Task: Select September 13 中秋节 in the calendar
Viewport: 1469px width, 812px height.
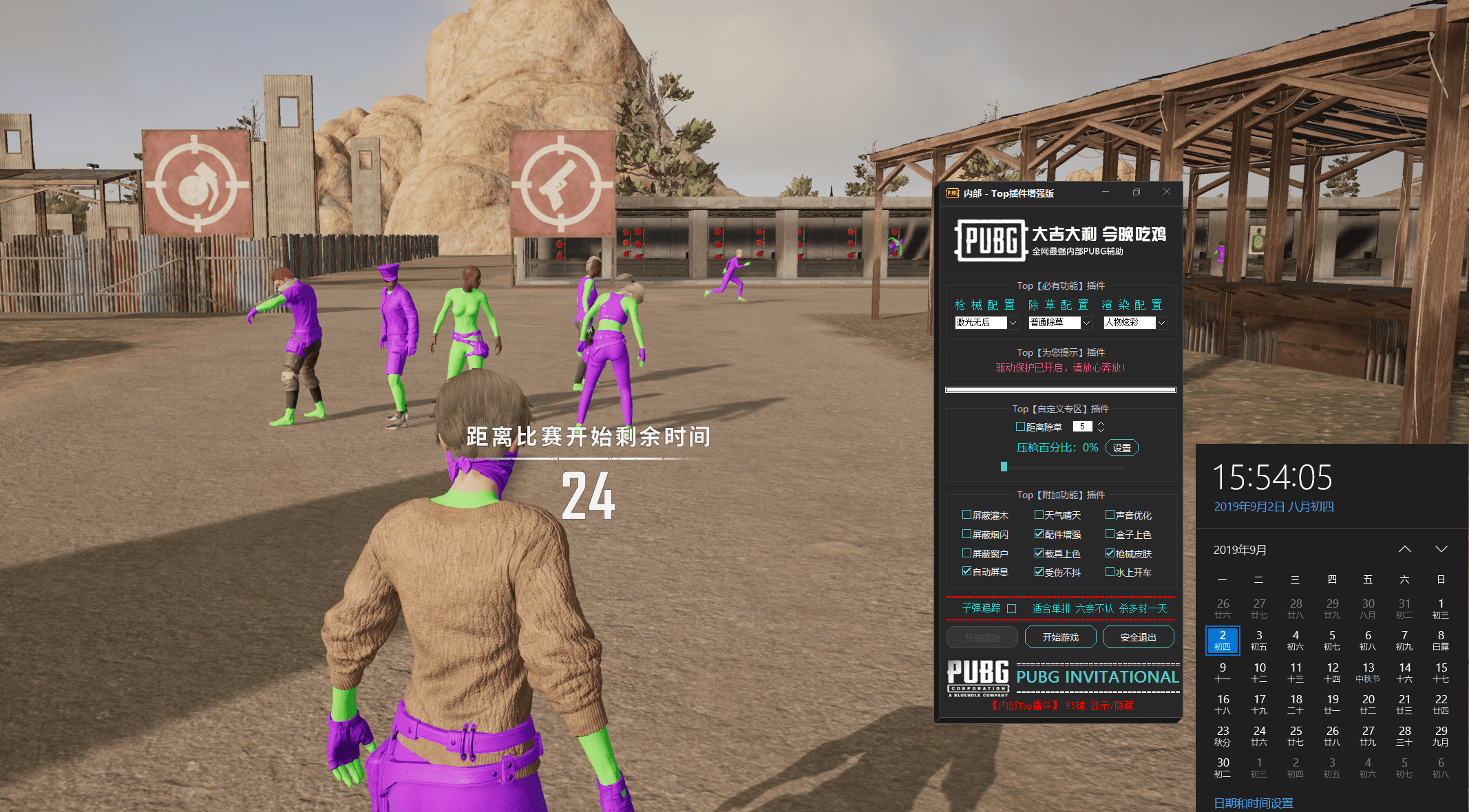Action: 1368,672
